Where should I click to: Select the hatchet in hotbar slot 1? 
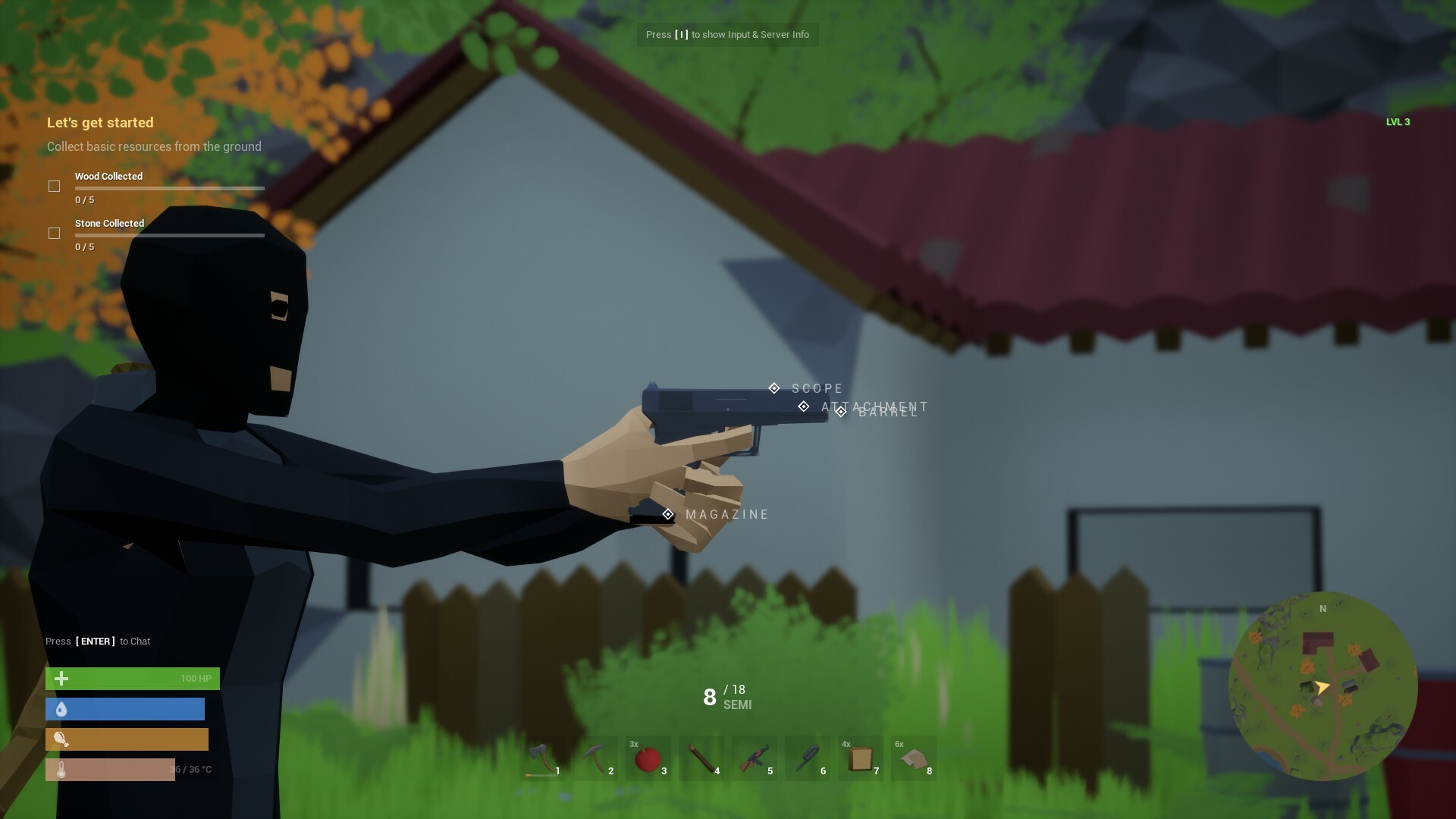(x=543, y=758)
